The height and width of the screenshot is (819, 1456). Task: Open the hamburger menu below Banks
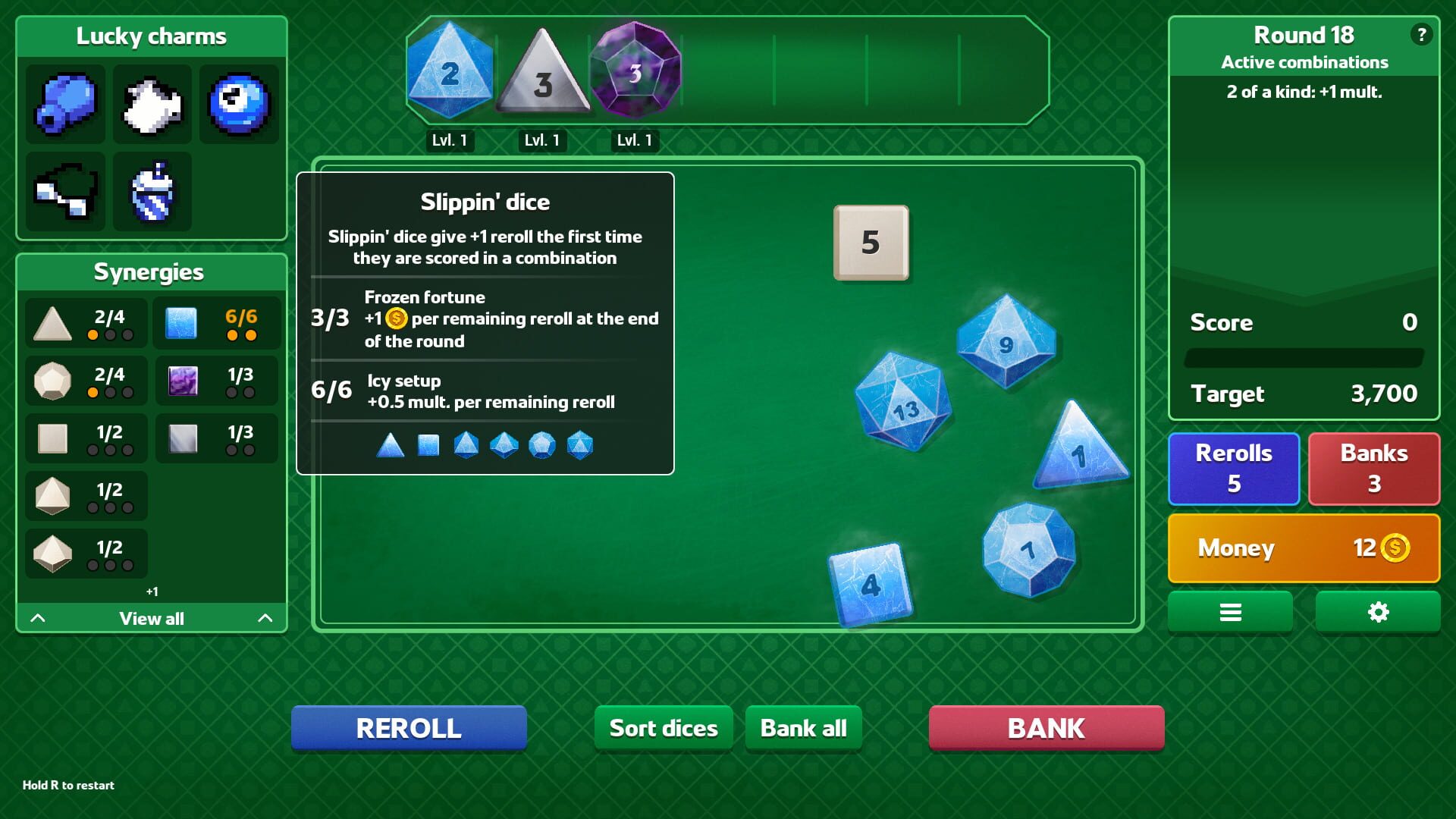[x=1230, y=611]
